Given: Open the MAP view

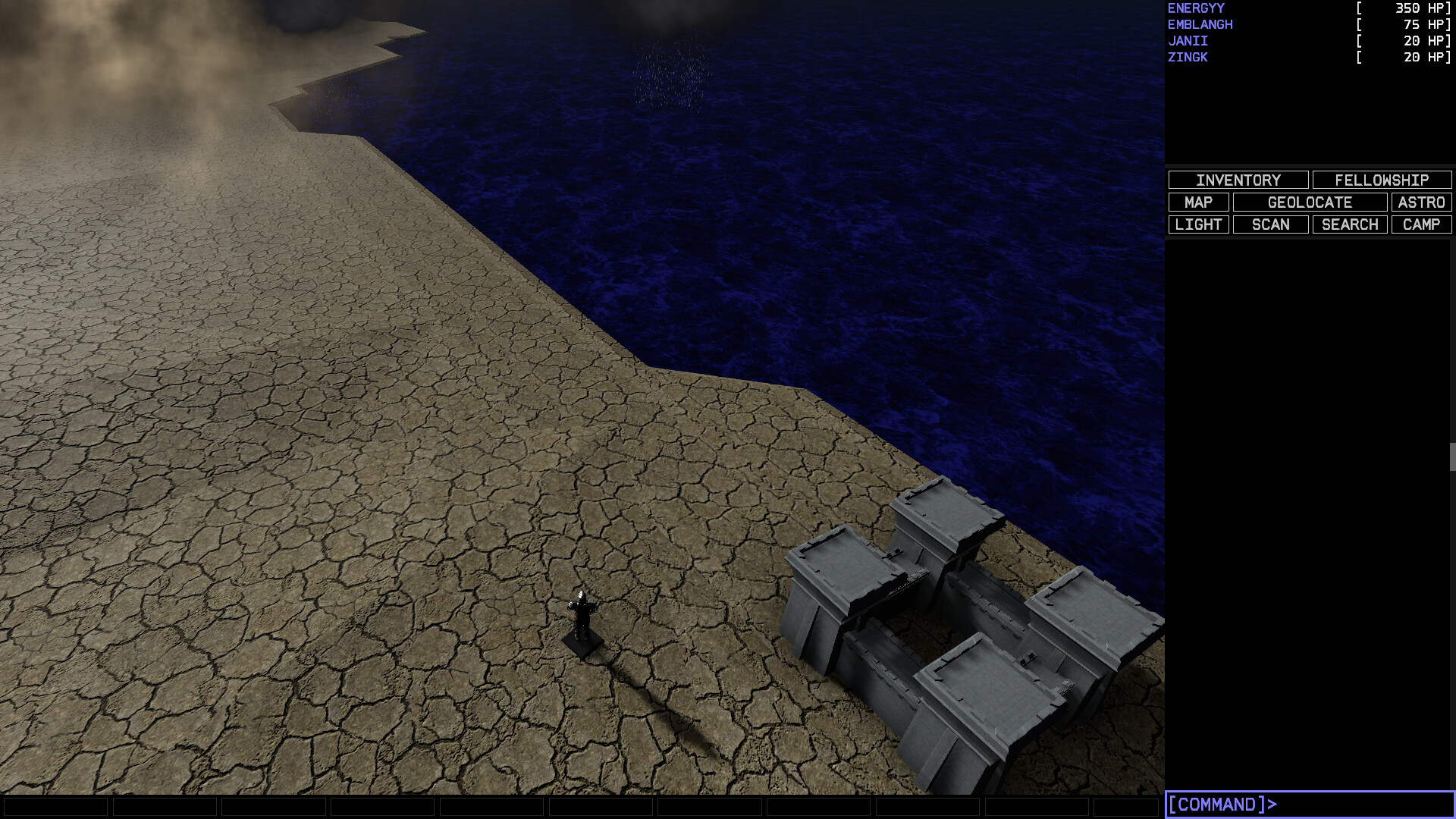Looking at the screenshot, I should (1200, 202).
